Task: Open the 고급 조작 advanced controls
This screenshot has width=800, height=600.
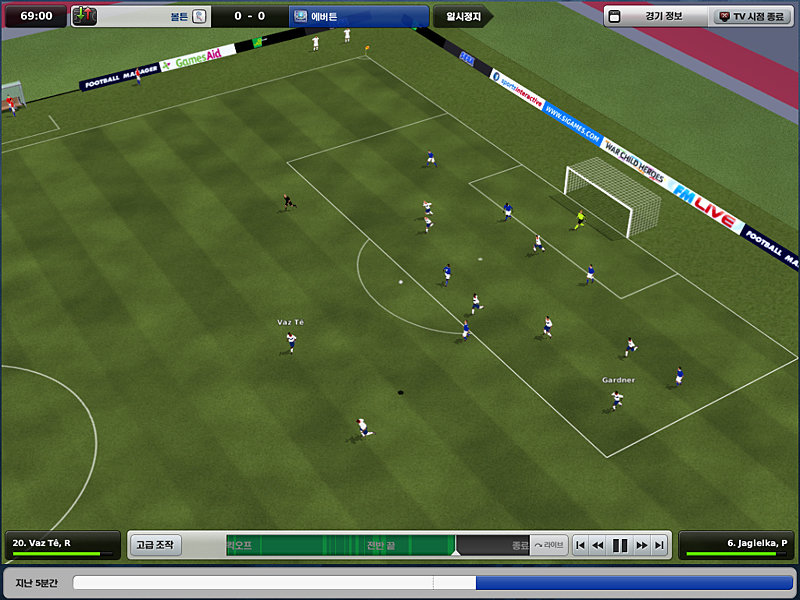Action: (x=155, y=545)
